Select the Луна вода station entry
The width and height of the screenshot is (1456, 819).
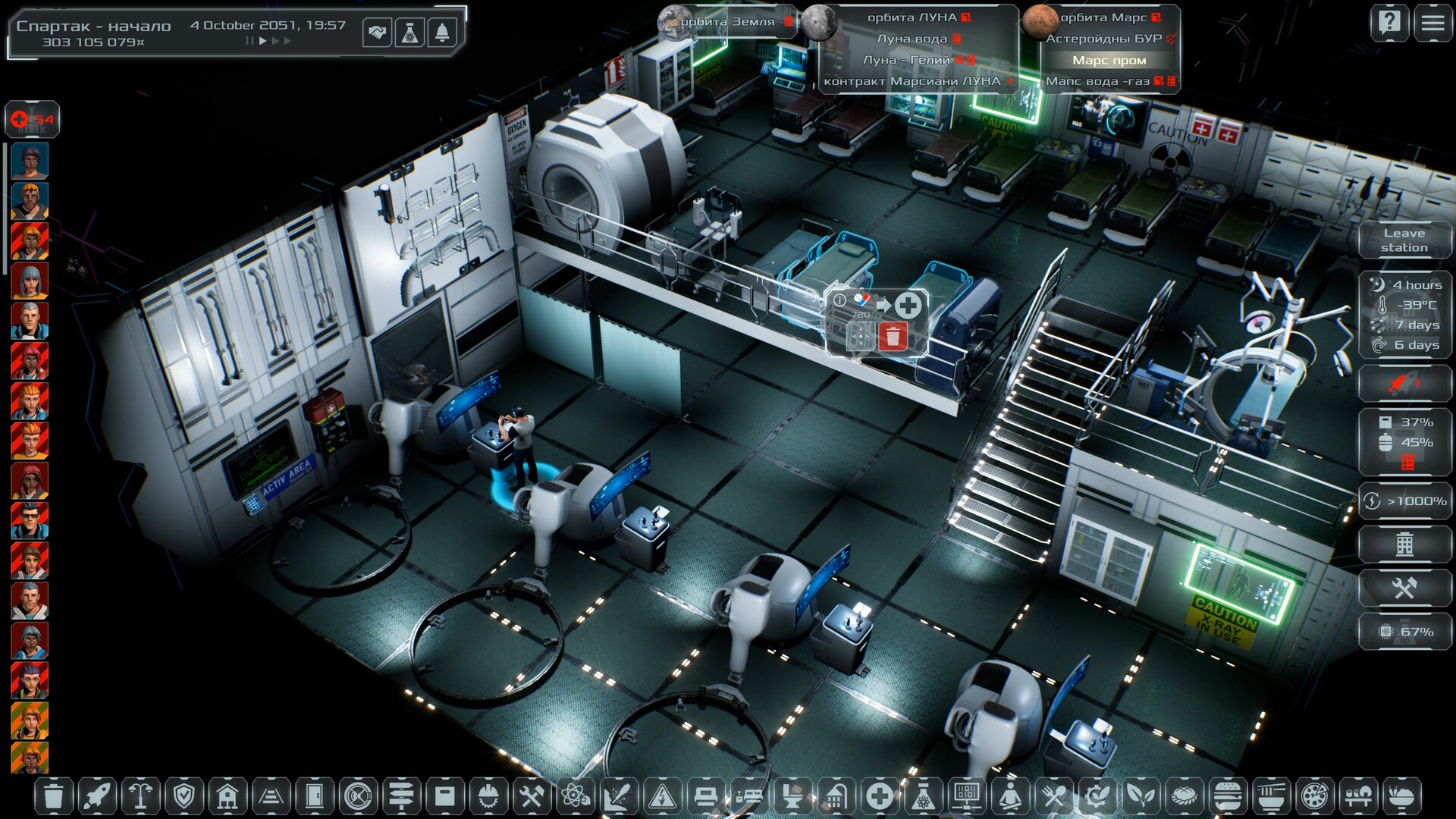tap(912, 39)
